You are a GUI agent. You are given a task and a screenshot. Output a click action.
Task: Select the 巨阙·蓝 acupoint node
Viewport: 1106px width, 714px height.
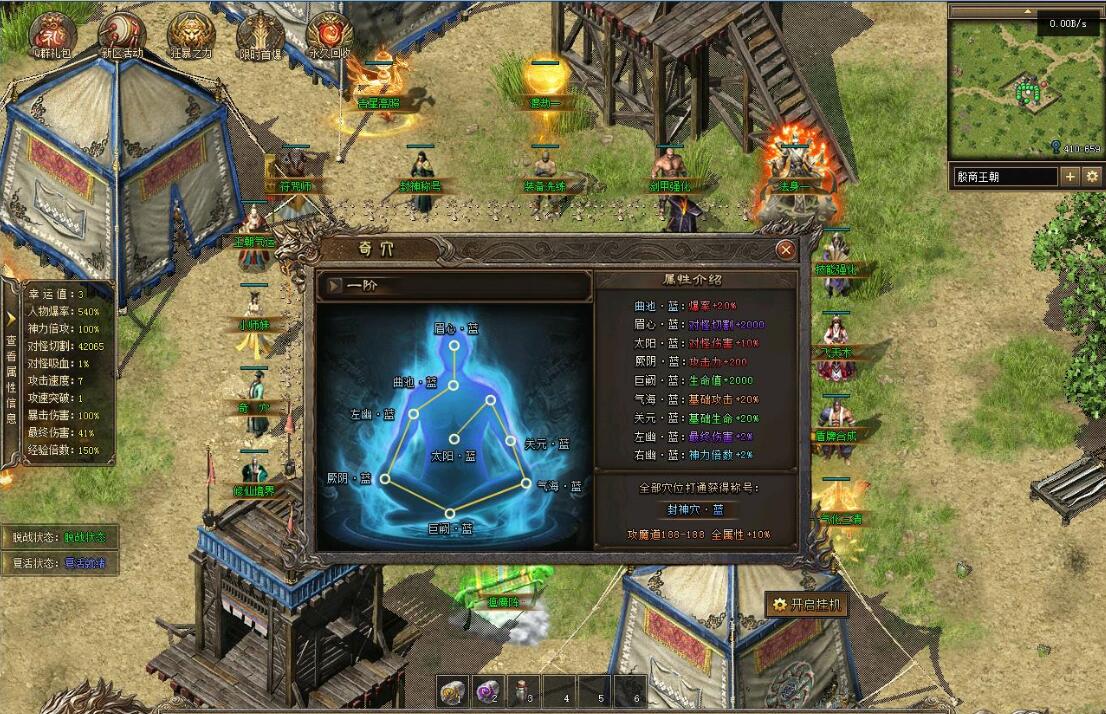450,513
